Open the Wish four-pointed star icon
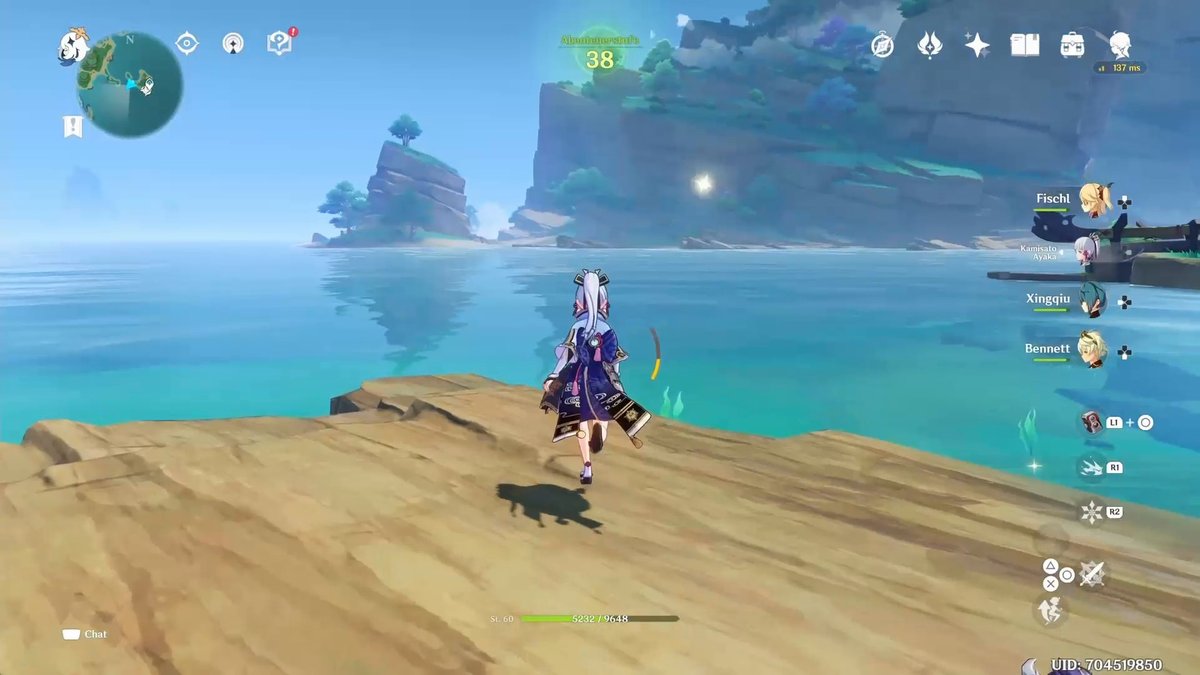 pos(977,45)
